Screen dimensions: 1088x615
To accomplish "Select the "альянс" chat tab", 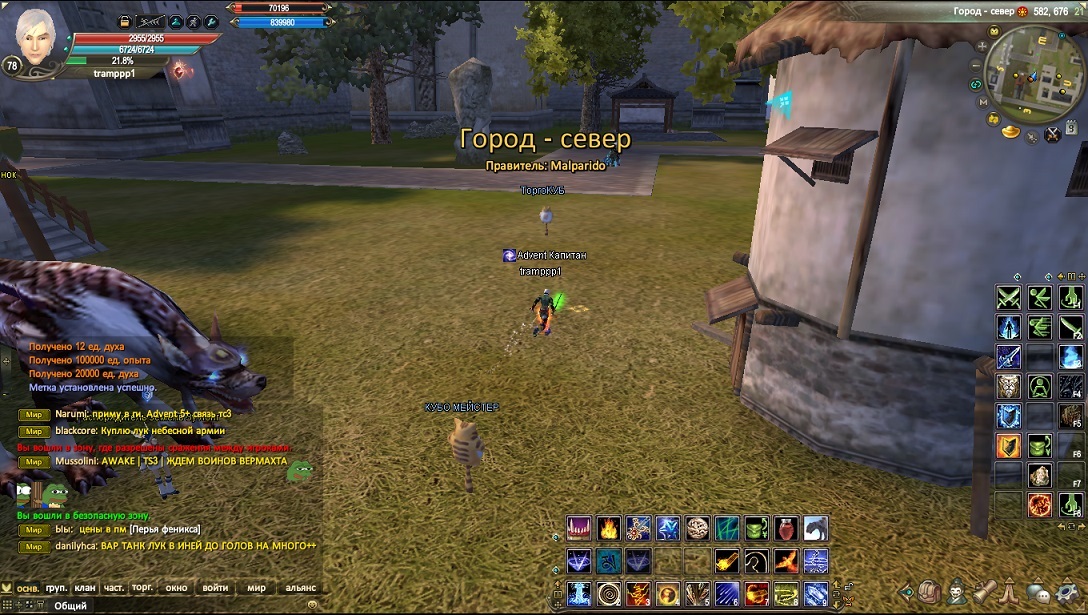I will [x=301, y=588].
